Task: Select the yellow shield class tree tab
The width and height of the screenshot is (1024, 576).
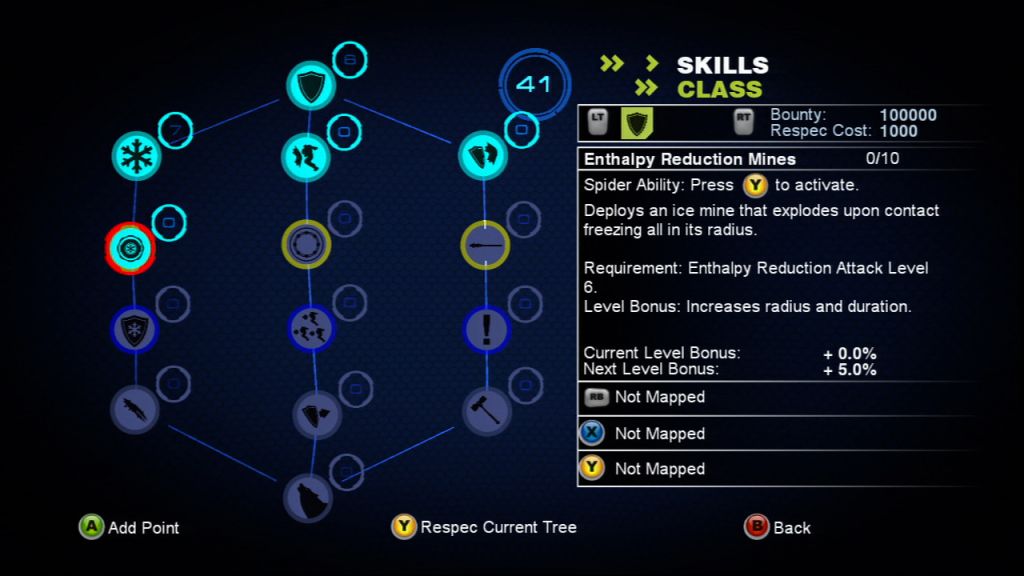Action: coord(637,123)
